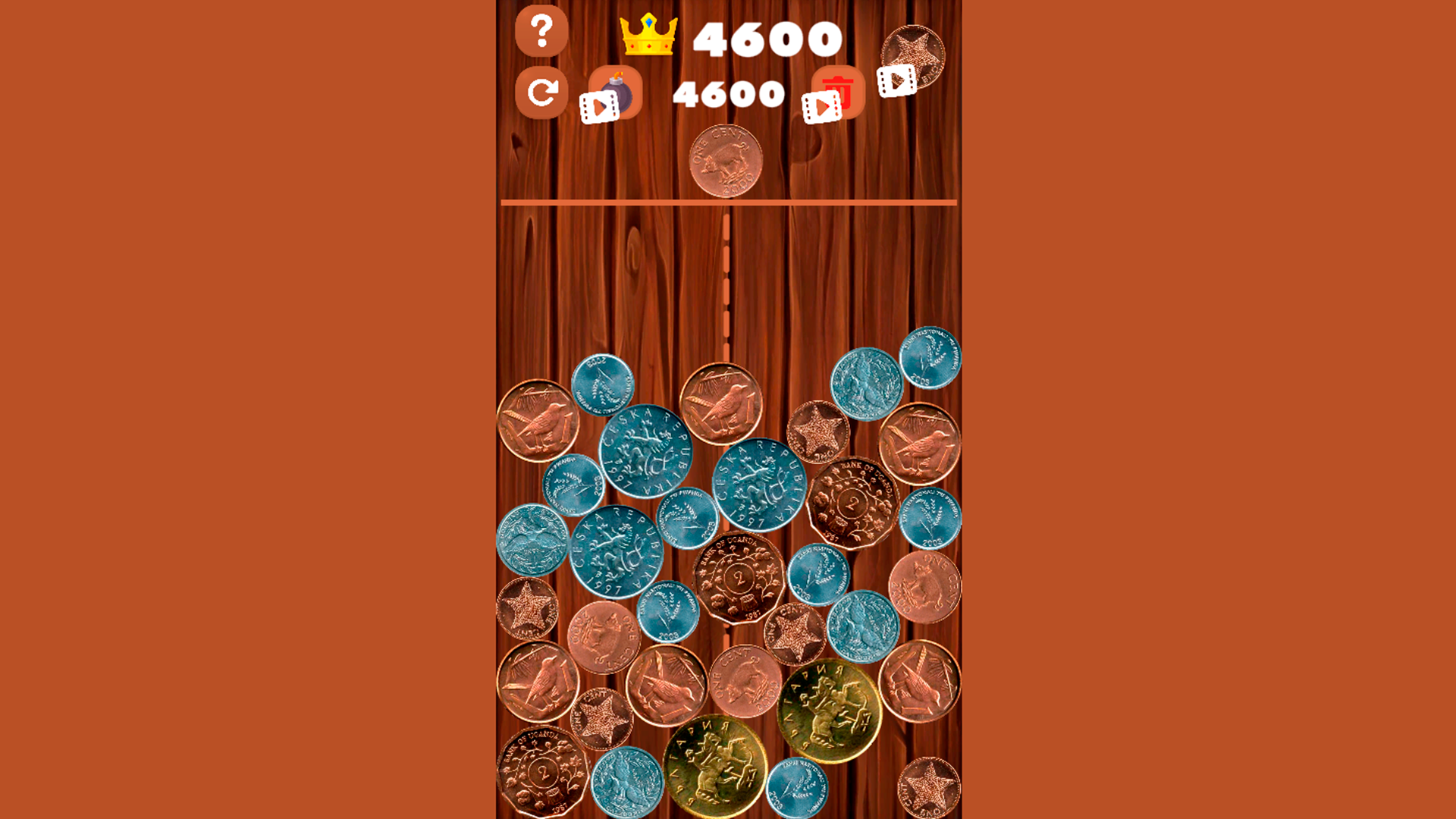Open the help question mark icon
1456x819 pixels.
[541, 32]
